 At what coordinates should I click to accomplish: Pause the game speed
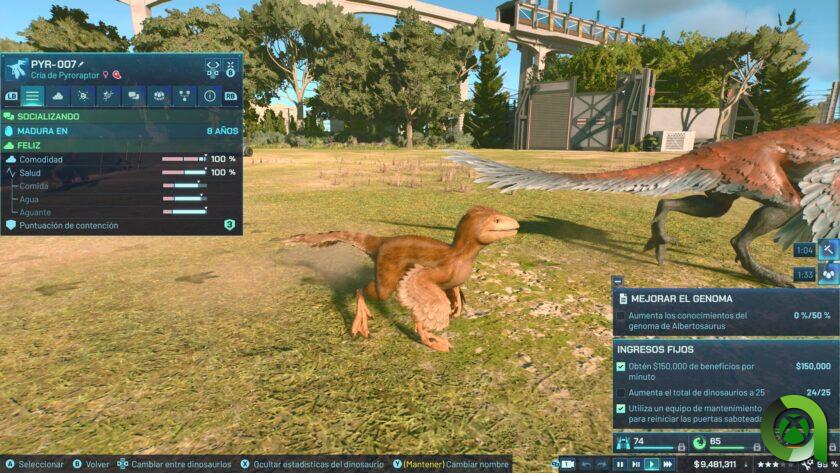621,464
